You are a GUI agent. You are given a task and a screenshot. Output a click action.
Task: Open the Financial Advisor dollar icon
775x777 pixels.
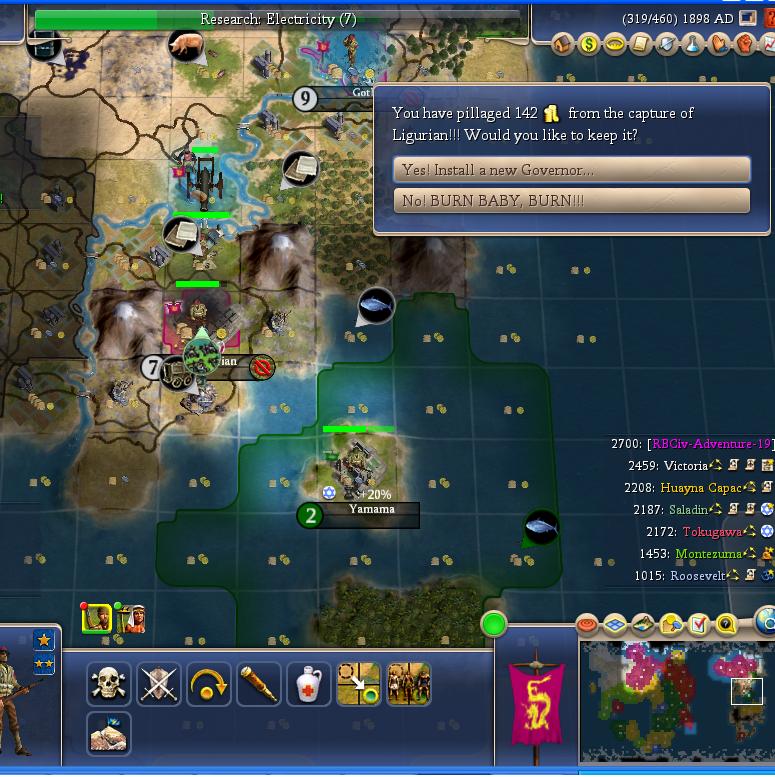(x=589, y=45)
